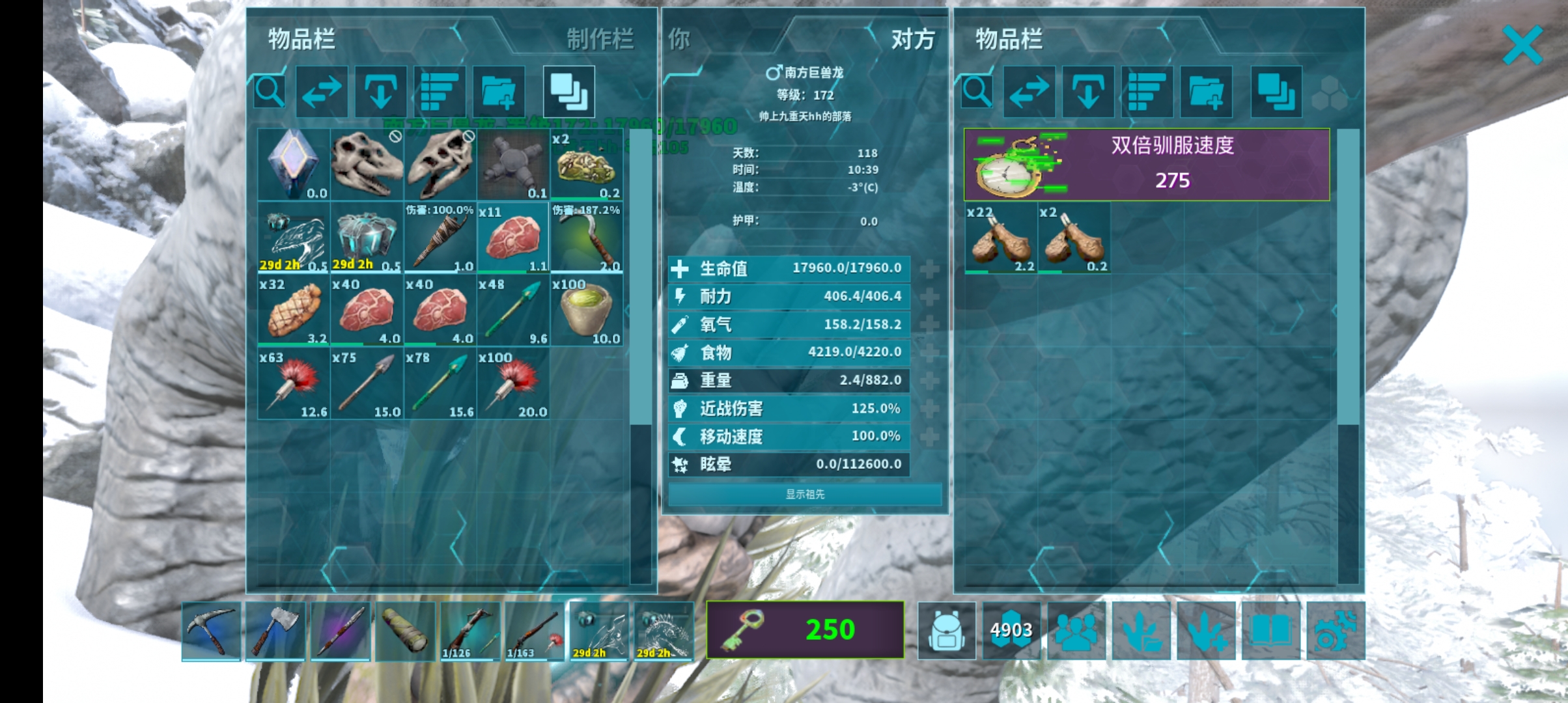The image size is (1568, 703).
Task: Select the 对方 target stats tab
Action: pos(912,40)
